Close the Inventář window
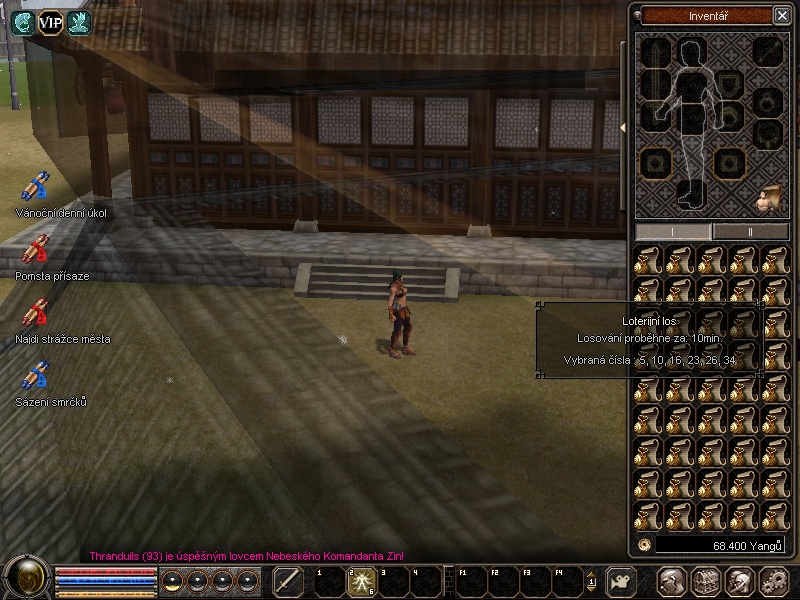This screenshot has height=600, width=800. click(x=781, y=15)
